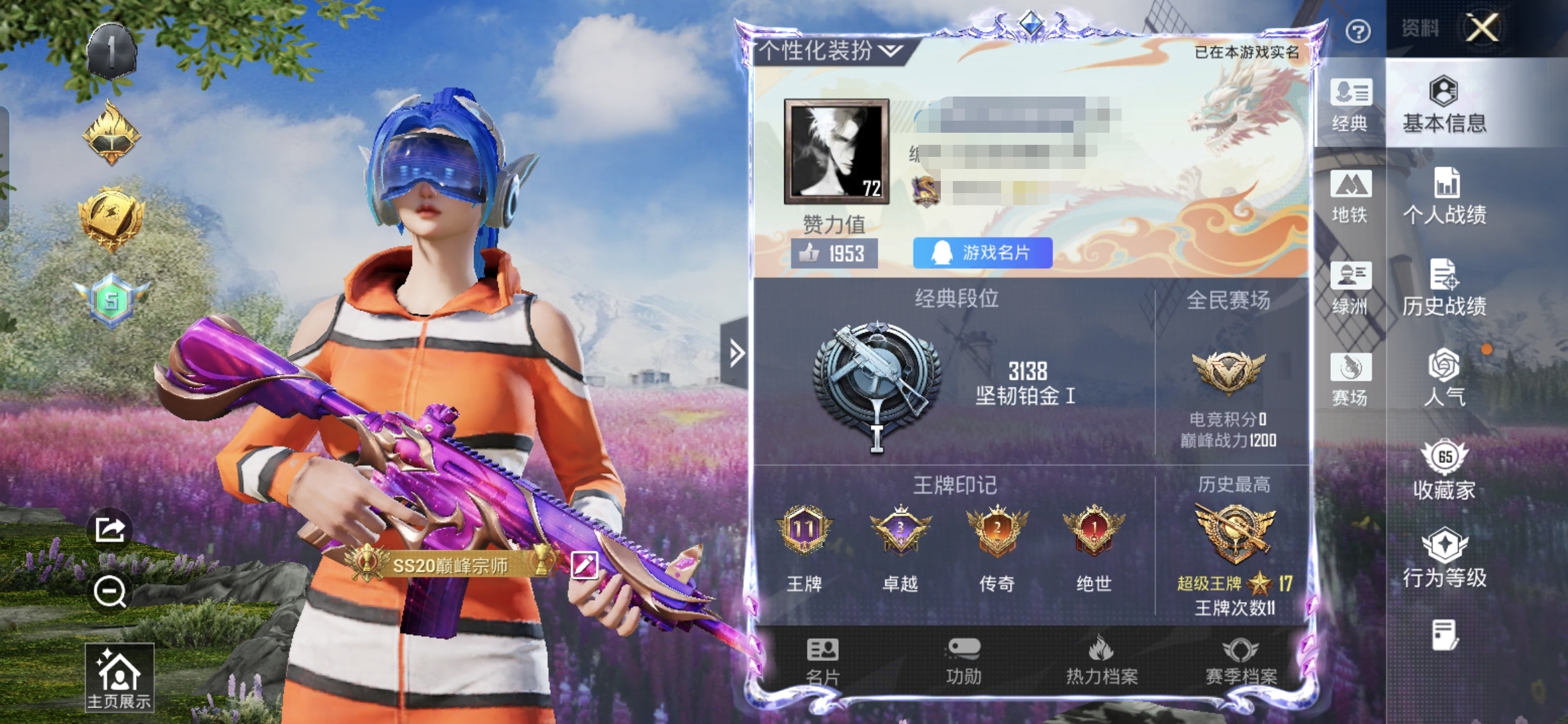Show the 收藏家 collector page
The width and height of the screenshot is (1568, 724).
1445,471
